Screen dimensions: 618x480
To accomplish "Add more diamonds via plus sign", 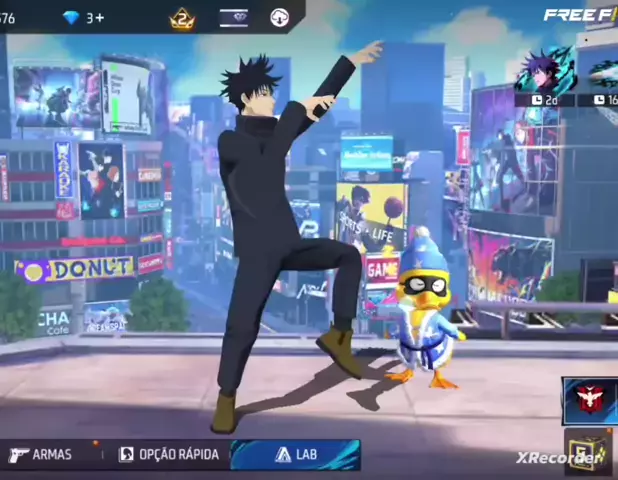I will click(x=96, y=18).
